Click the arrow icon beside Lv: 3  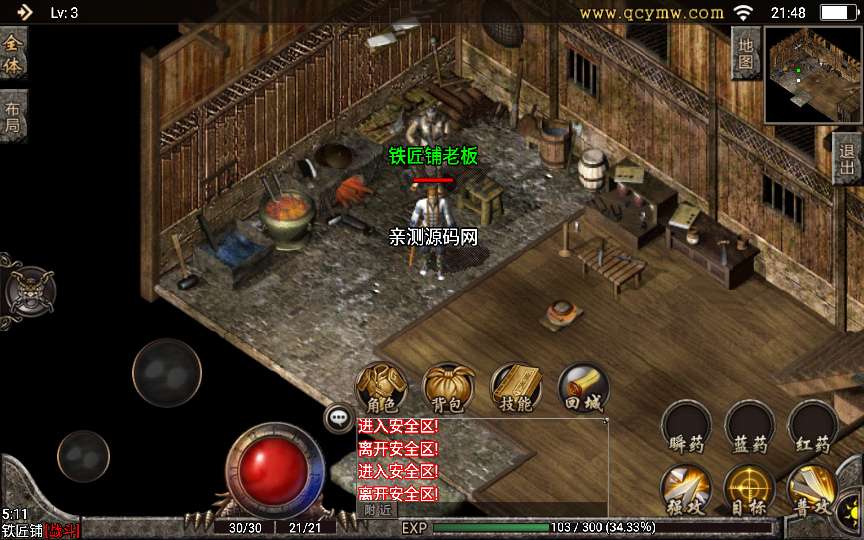tap(24, 12)
